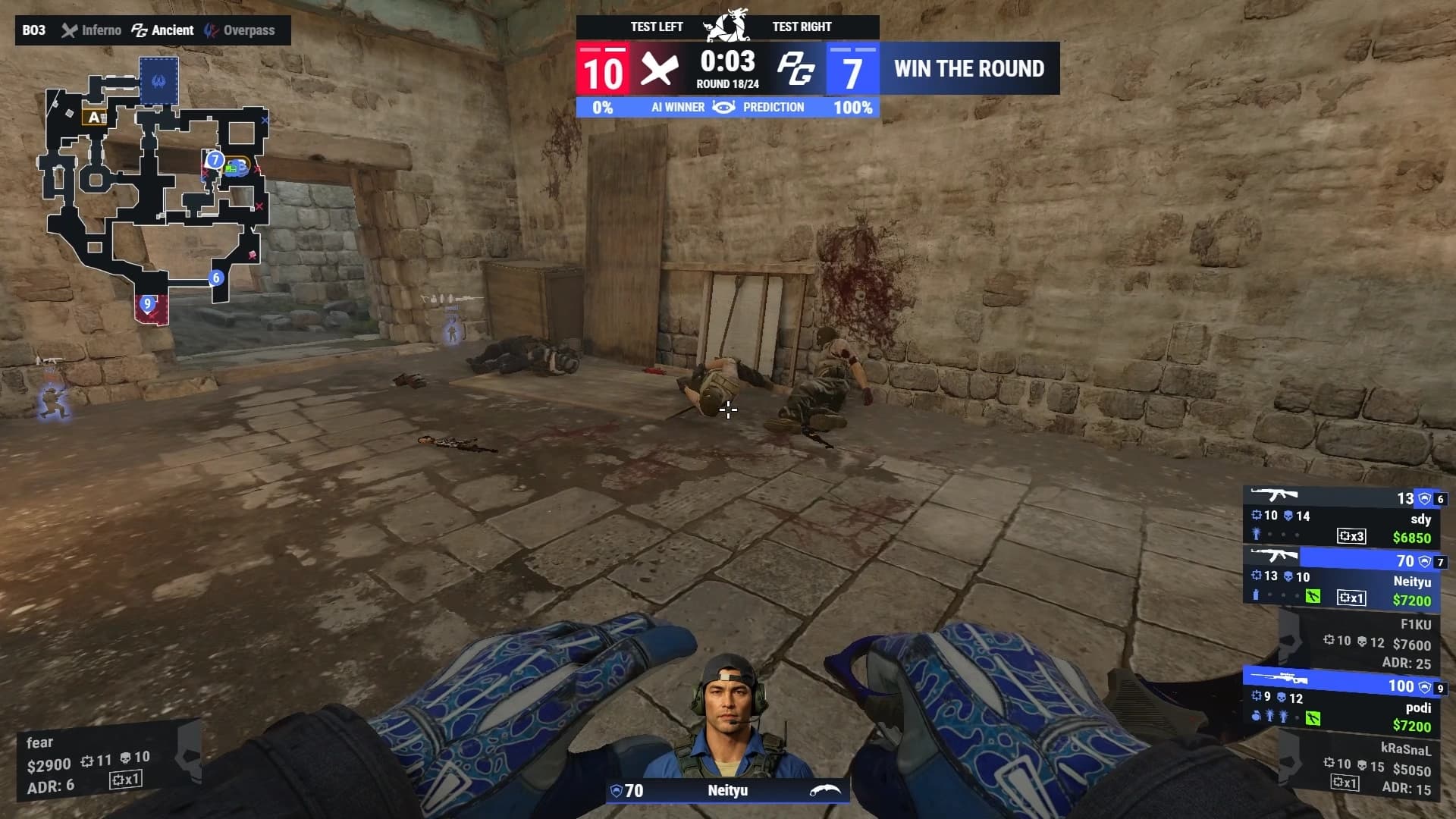Select sdy's player row

[x=1342, y=517]
